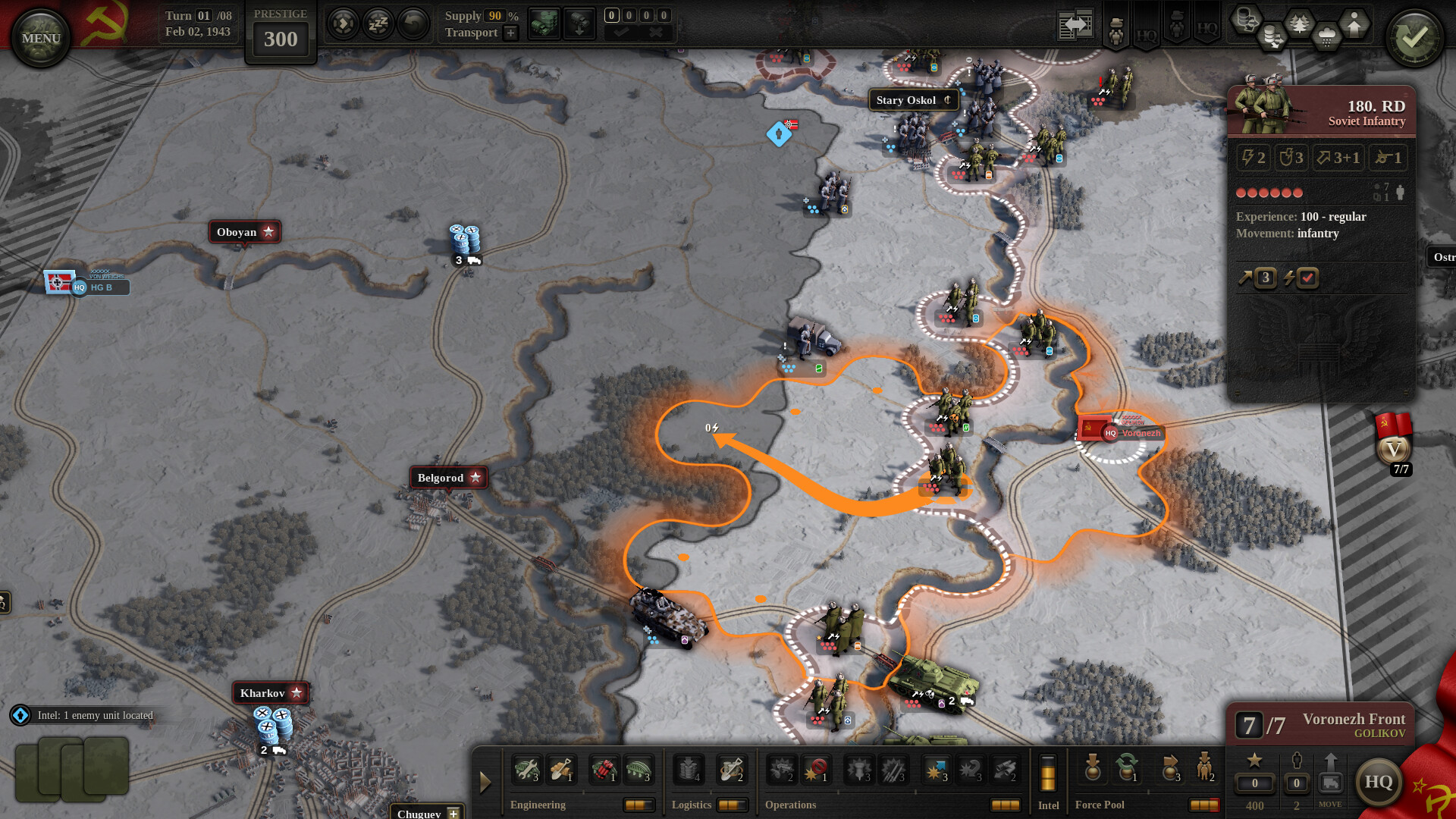Flip the Force Pool toggle switch
The width and height of the screenshot is (1456, 819).
click(x=1204, y=804)
